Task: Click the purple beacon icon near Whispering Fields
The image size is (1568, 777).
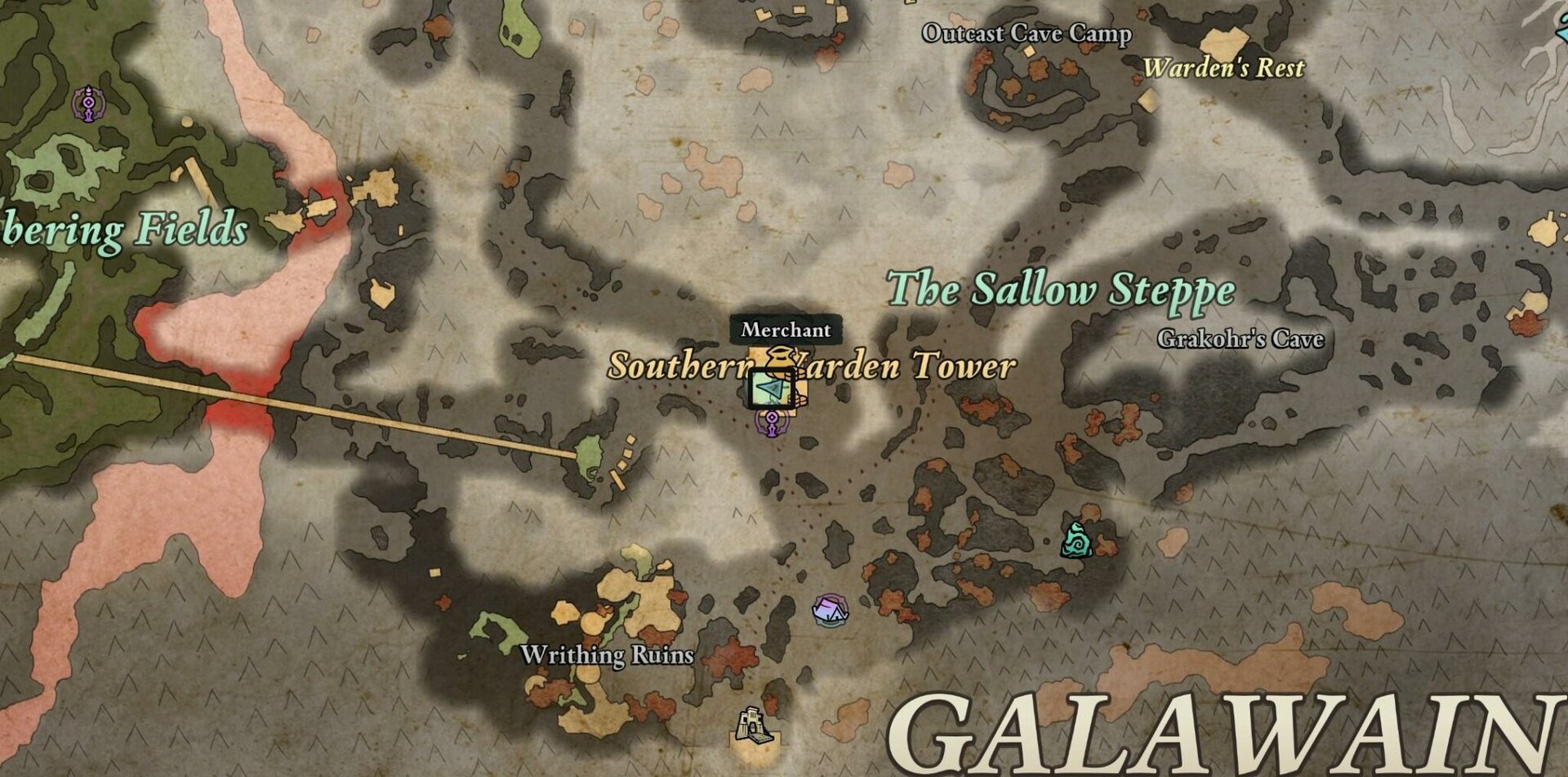Action: (87, 104)
